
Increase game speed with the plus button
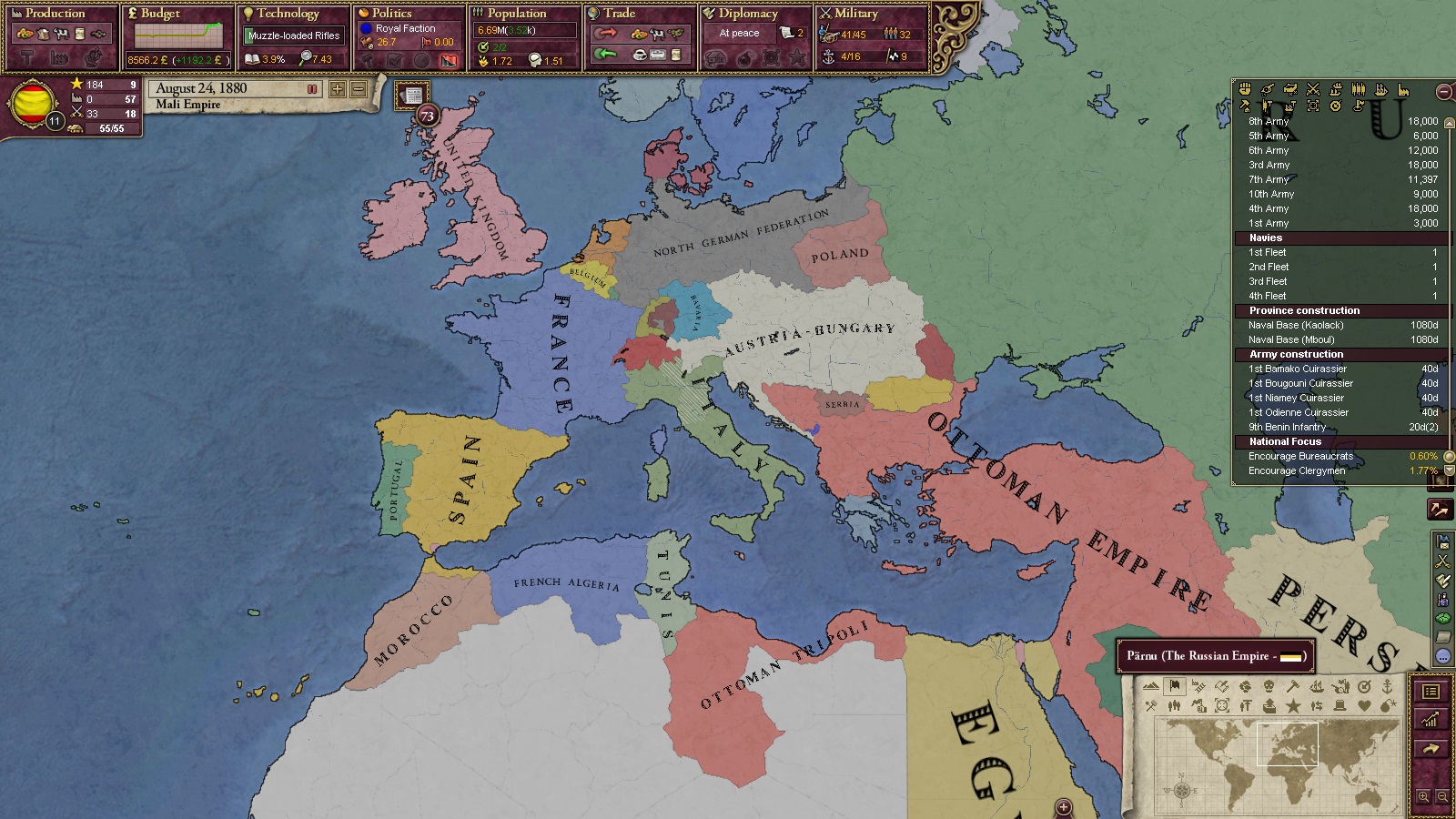pyautogui.click(x=338, y=89)
